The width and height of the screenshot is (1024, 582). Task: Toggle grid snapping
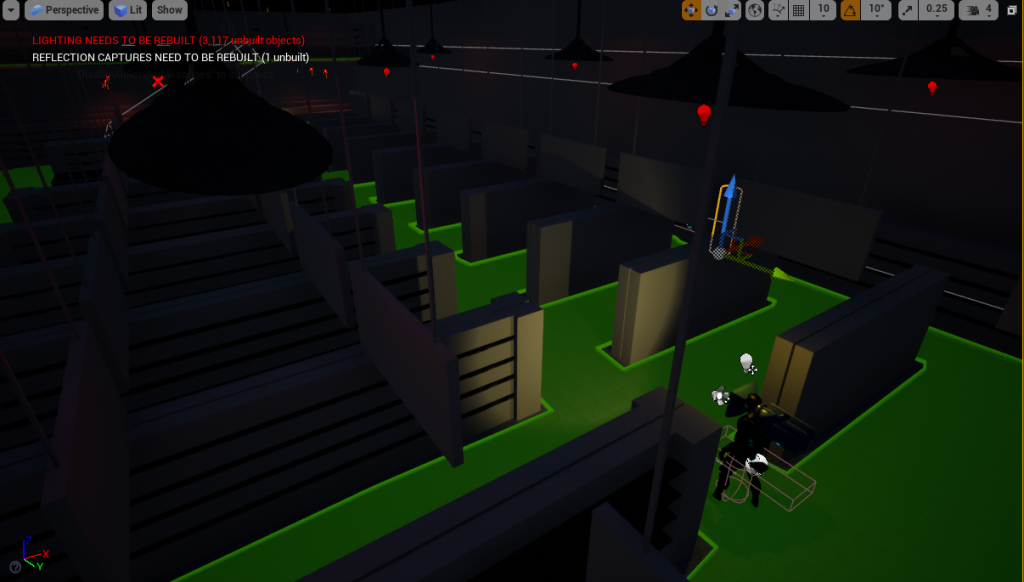(799, 10)
